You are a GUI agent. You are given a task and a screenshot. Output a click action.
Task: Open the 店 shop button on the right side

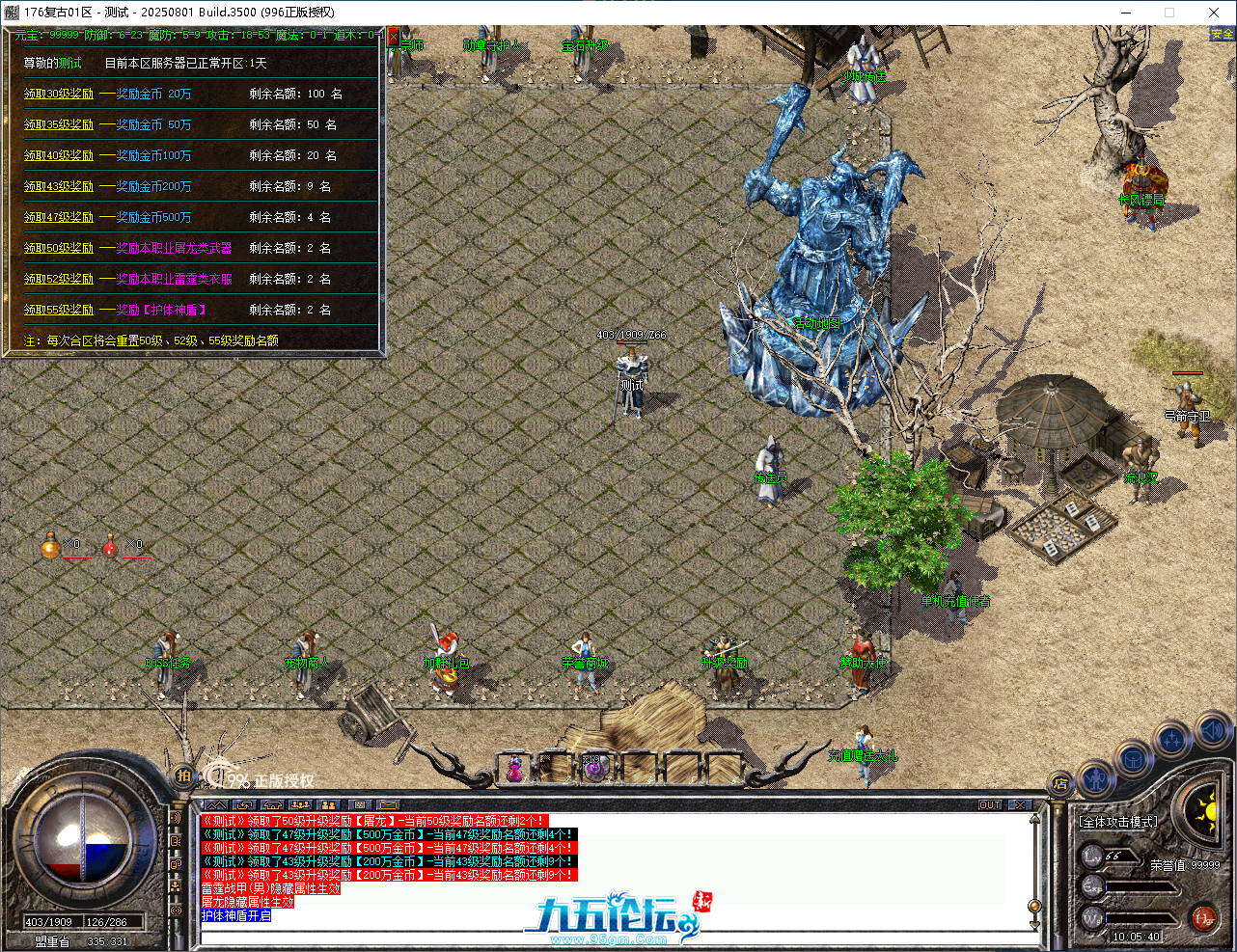[1061, 783]
